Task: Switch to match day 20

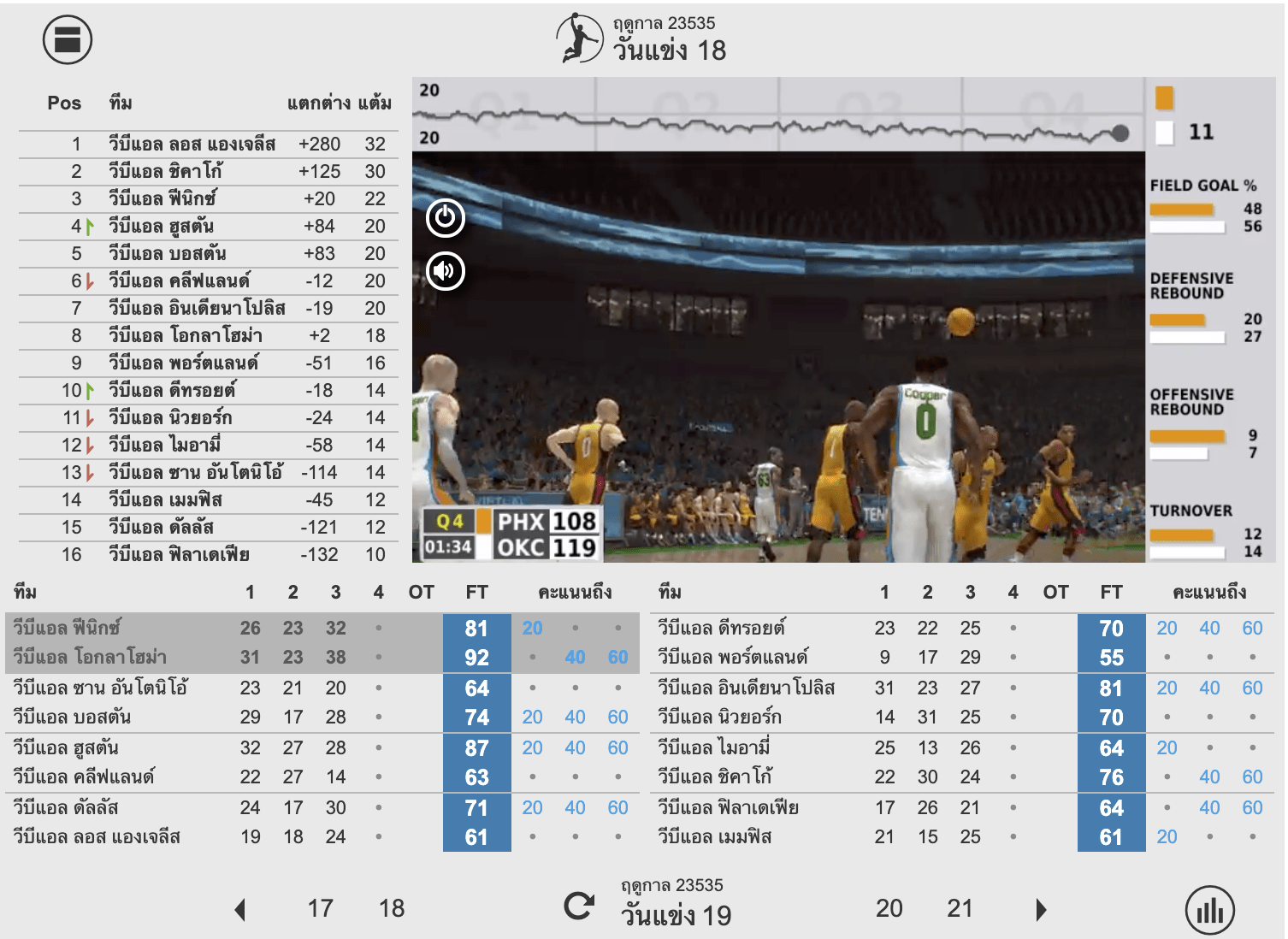Action: click(890, 909)
